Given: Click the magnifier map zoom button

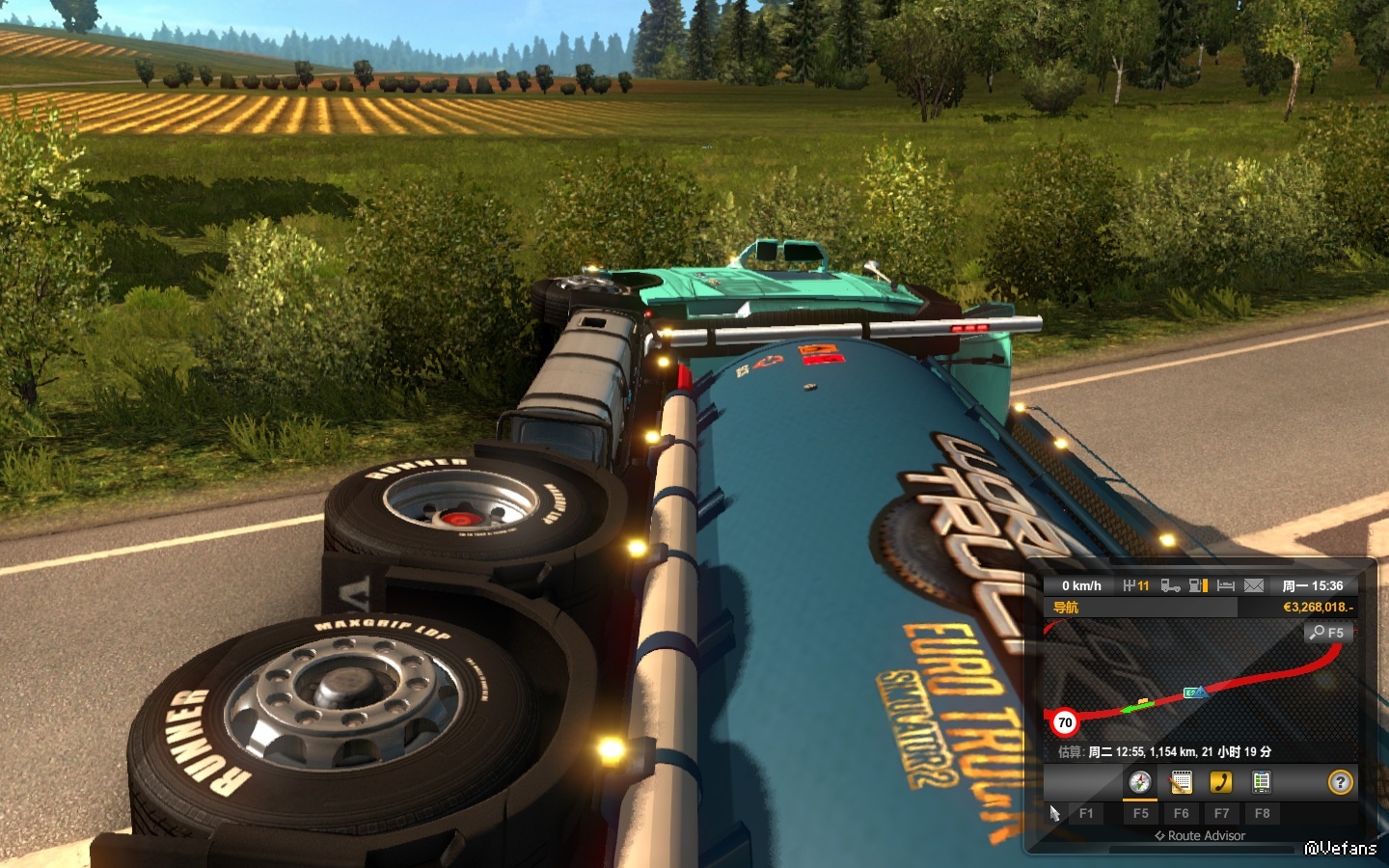Looking at the screenshot, I should pos(1328,633).
